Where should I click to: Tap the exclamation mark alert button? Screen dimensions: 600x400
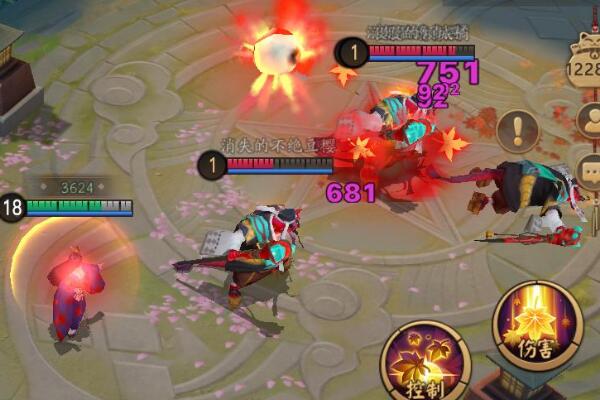[517, 129]
